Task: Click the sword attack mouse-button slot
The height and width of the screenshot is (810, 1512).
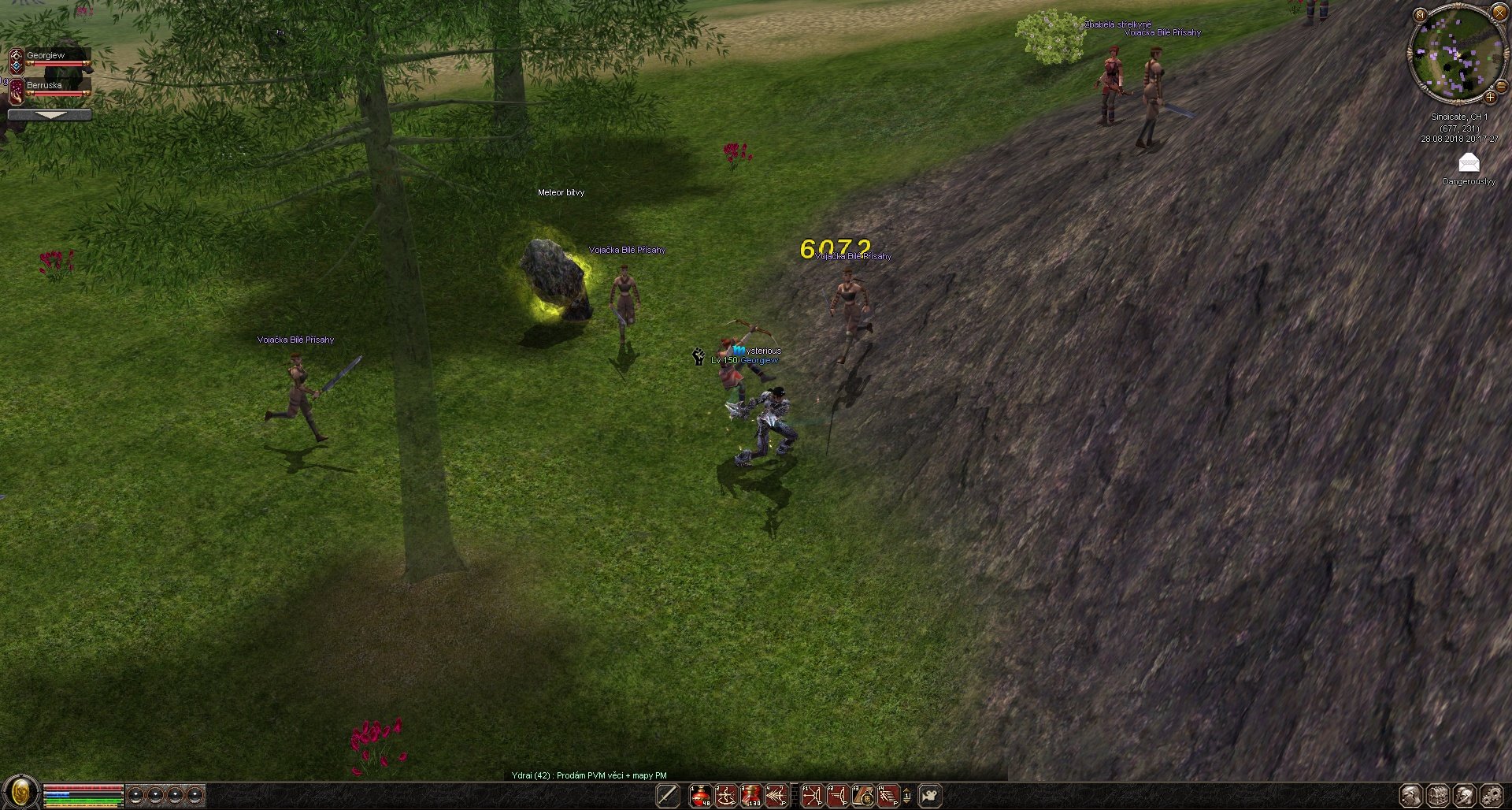Action: [x=668, y=796]
